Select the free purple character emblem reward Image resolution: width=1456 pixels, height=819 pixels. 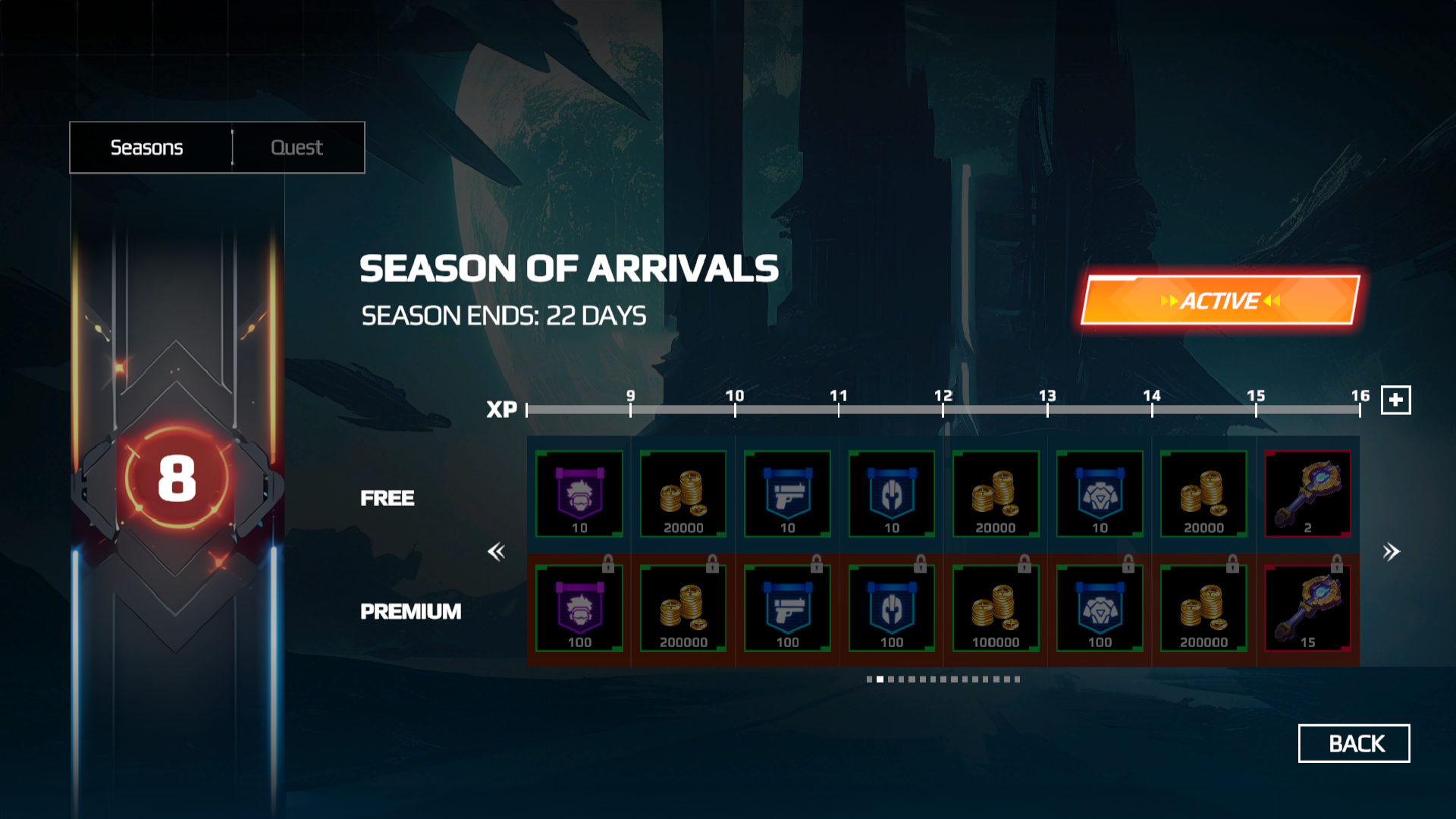point(579,494)
